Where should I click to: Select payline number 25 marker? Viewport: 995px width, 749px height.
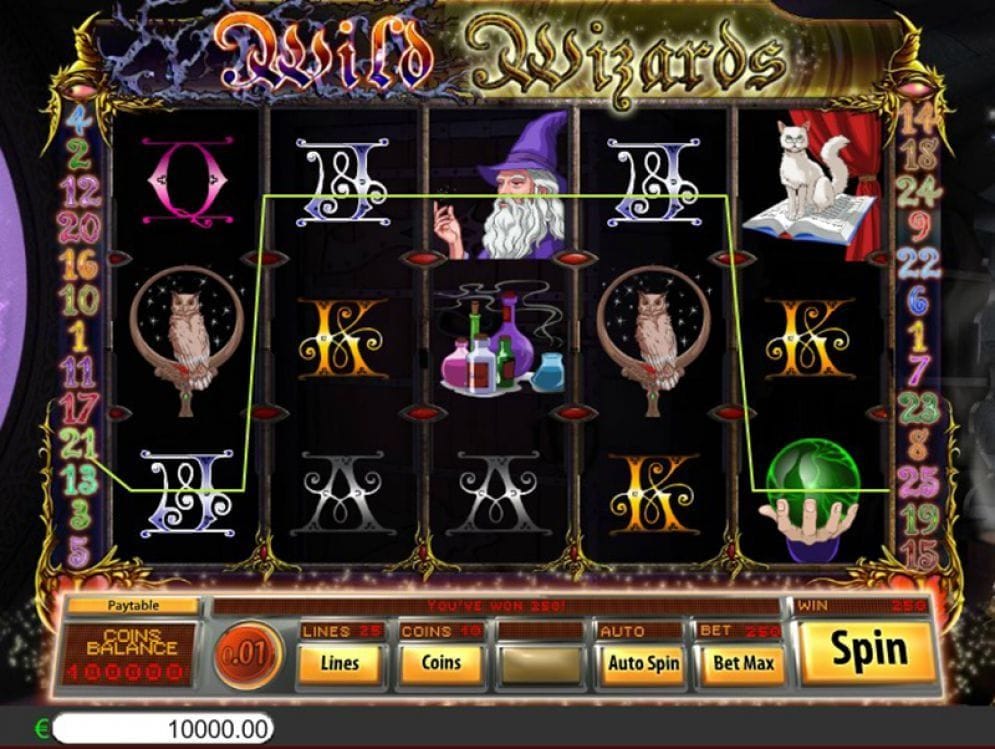(x=918, y=483)
